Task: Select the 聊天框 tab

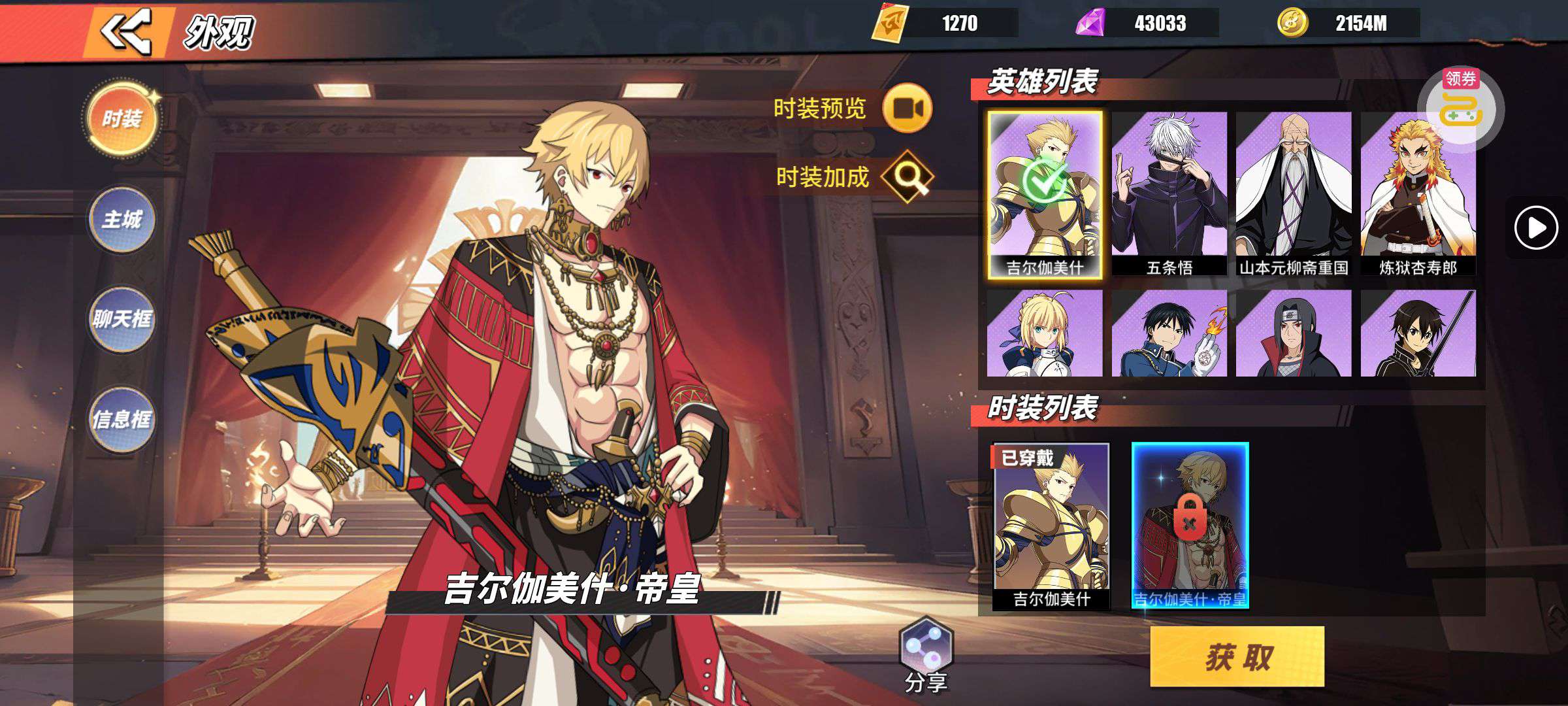Action: pyautogui.click(x=122, y=319)
